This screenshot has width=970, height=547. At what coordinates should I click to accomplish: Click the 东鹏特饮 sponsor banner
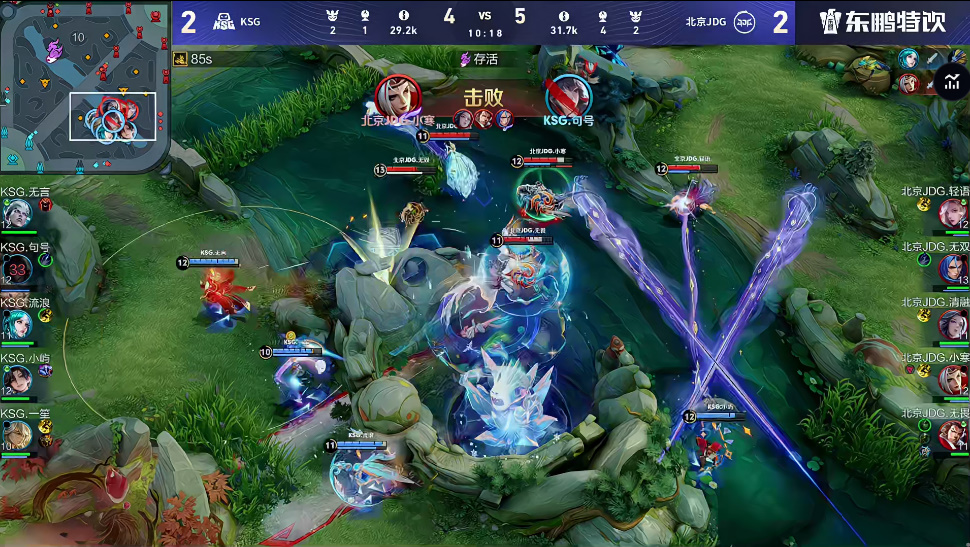point(882,22)
